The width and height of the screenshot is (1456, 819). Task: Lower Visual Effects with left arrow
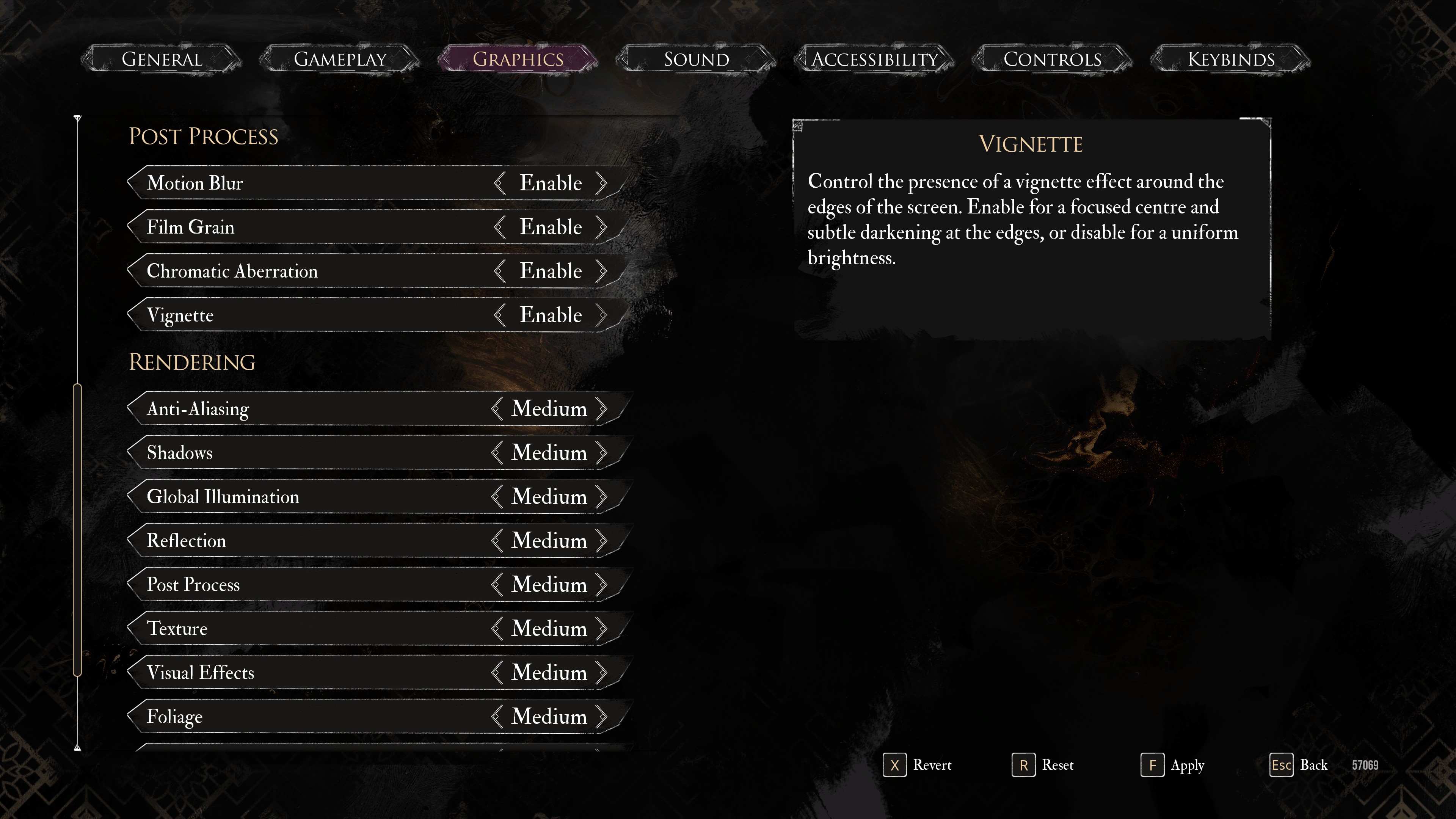(x=497, y=673)
